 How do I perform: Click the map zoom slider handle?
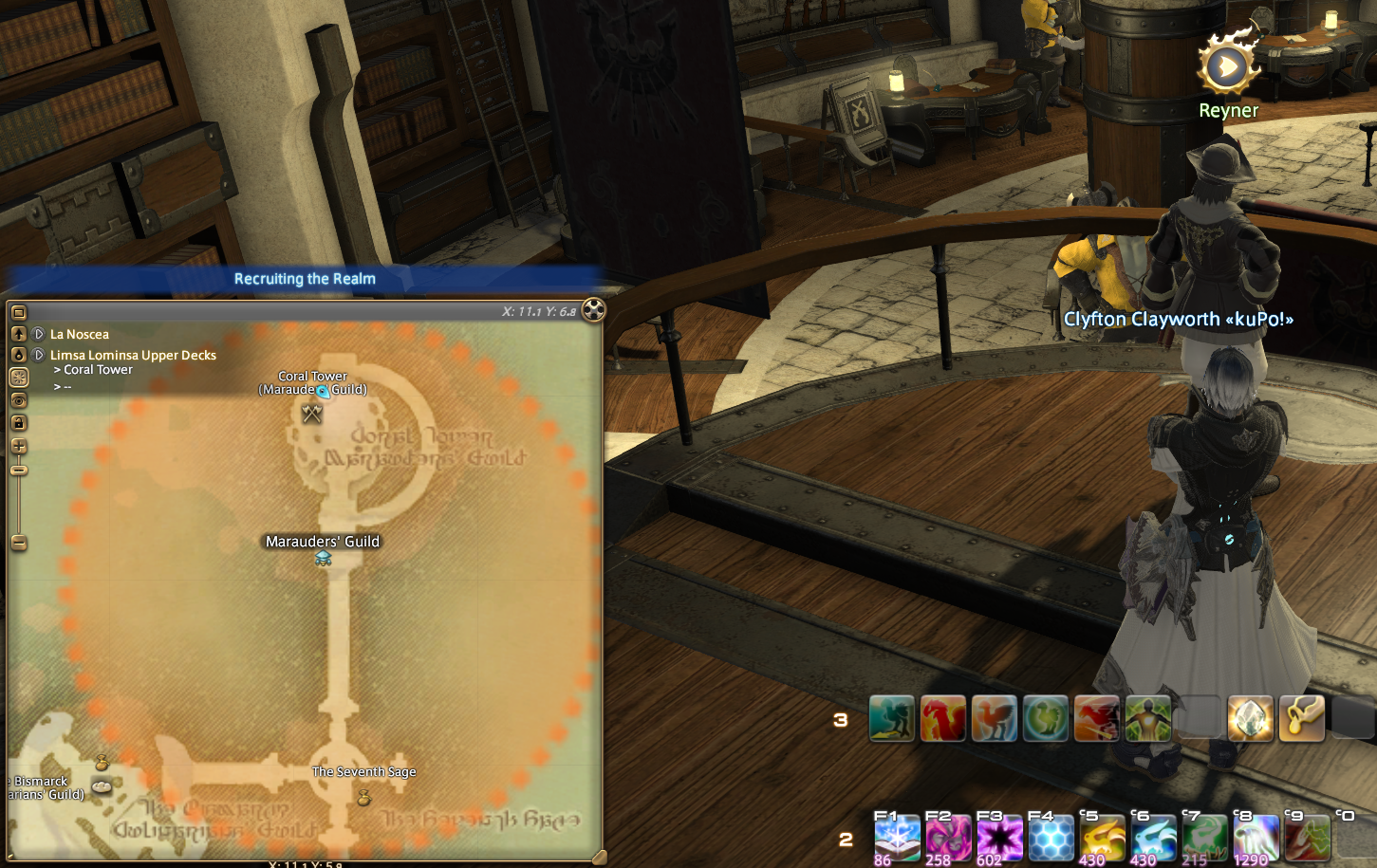(18, 470)
